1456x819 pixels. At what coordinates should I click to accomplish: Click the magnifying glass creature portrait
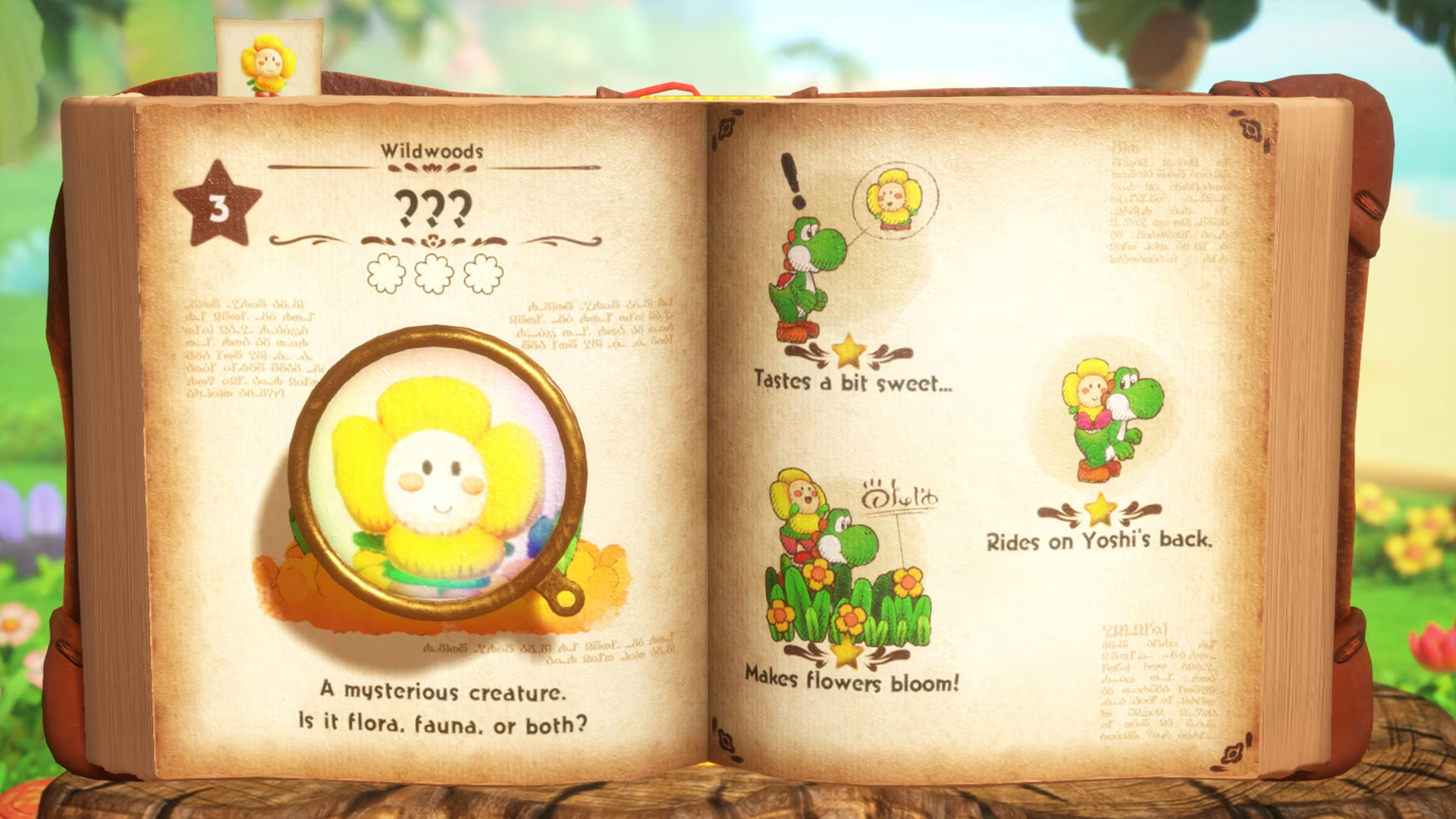coord(437,472)
